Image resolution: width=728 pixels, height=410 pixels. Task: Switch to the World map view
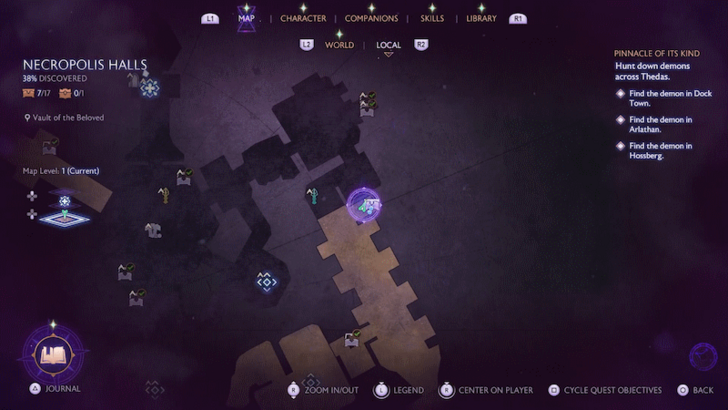pos(339,45)
